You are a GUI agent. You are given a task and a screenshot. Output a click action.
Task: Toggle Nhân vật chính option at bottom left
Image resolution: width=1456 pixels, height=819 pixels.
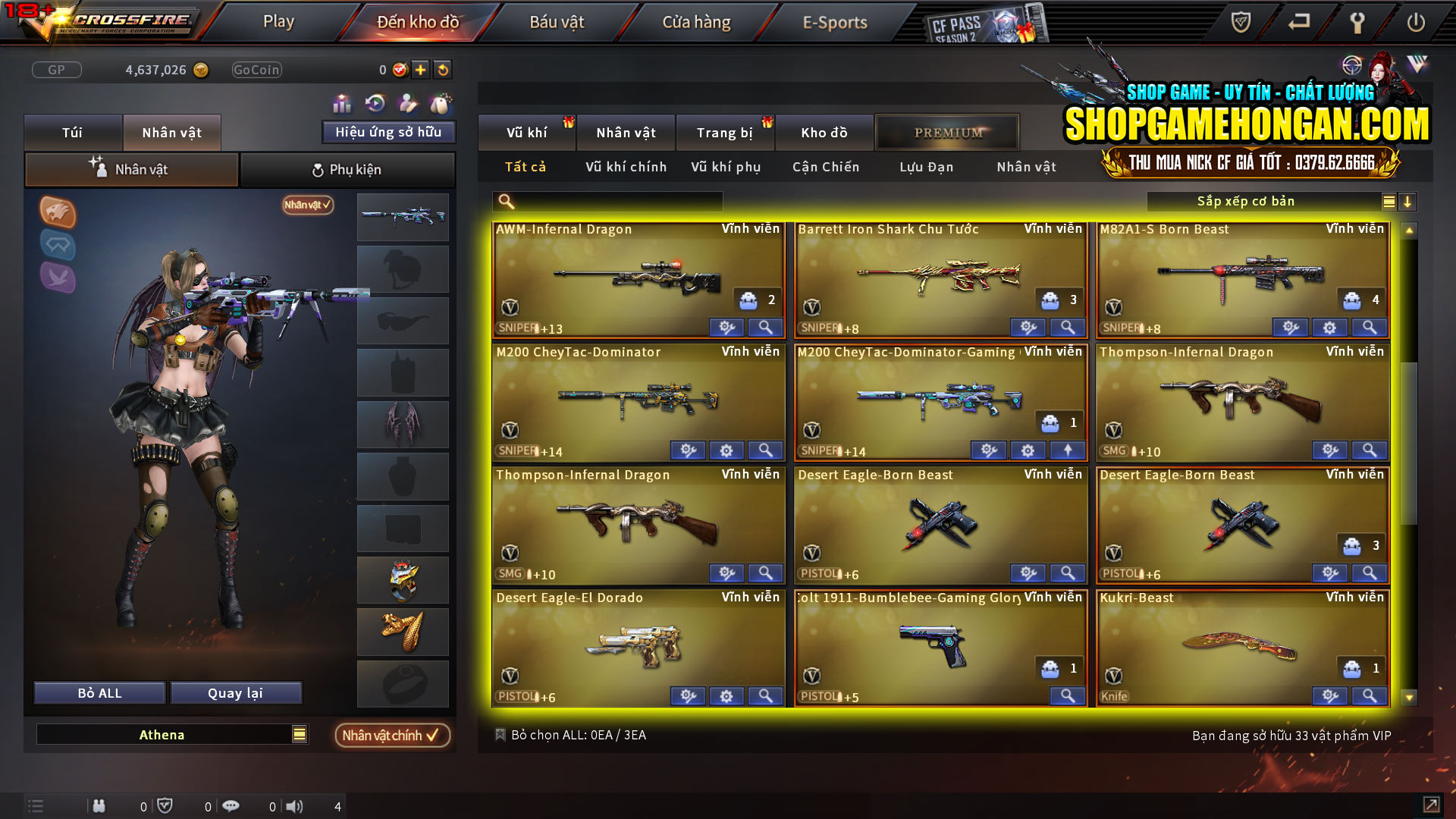[x=391, y=735]
